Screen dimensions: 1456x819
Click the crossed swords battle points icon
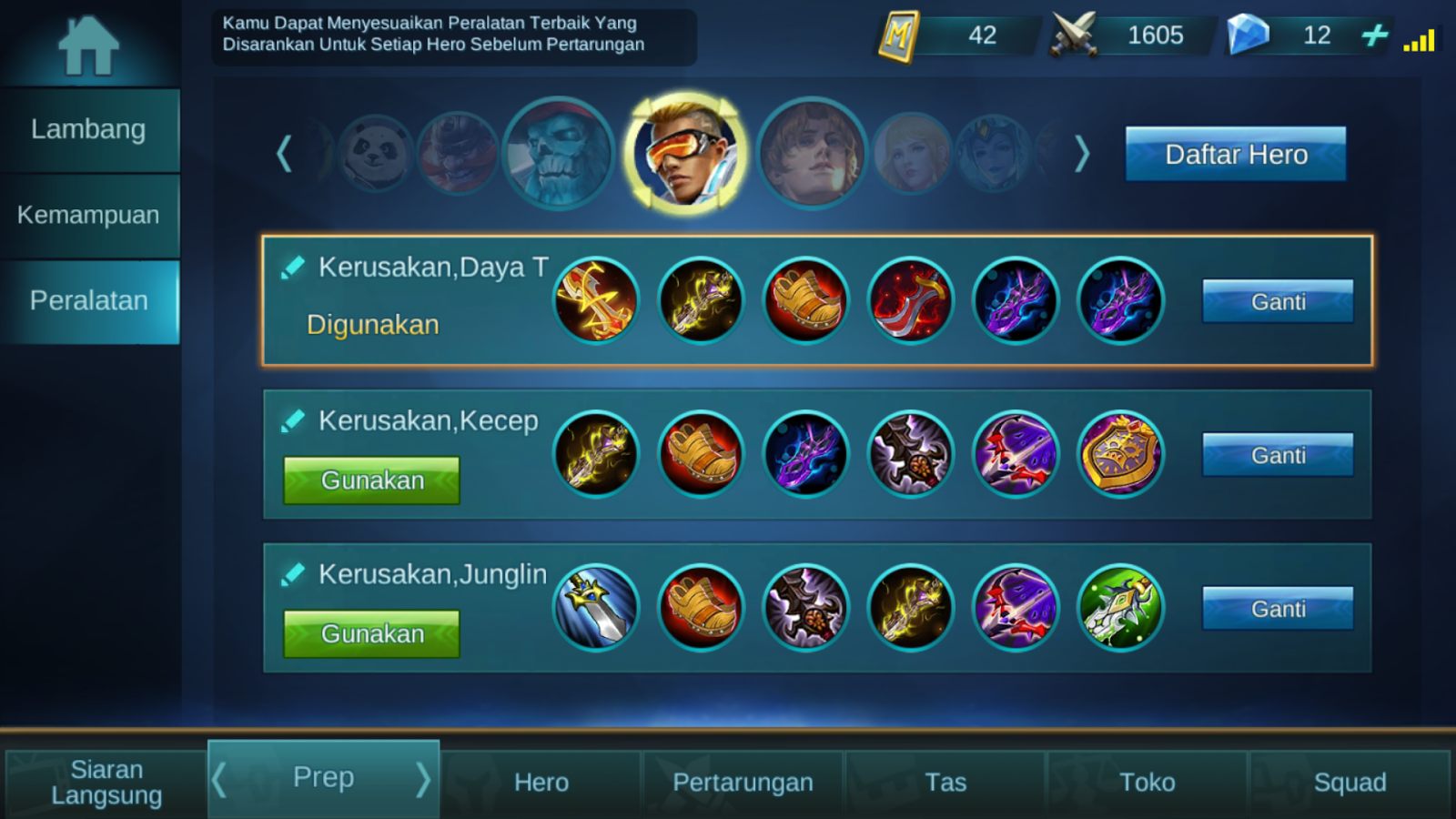tap(1077, 35)
